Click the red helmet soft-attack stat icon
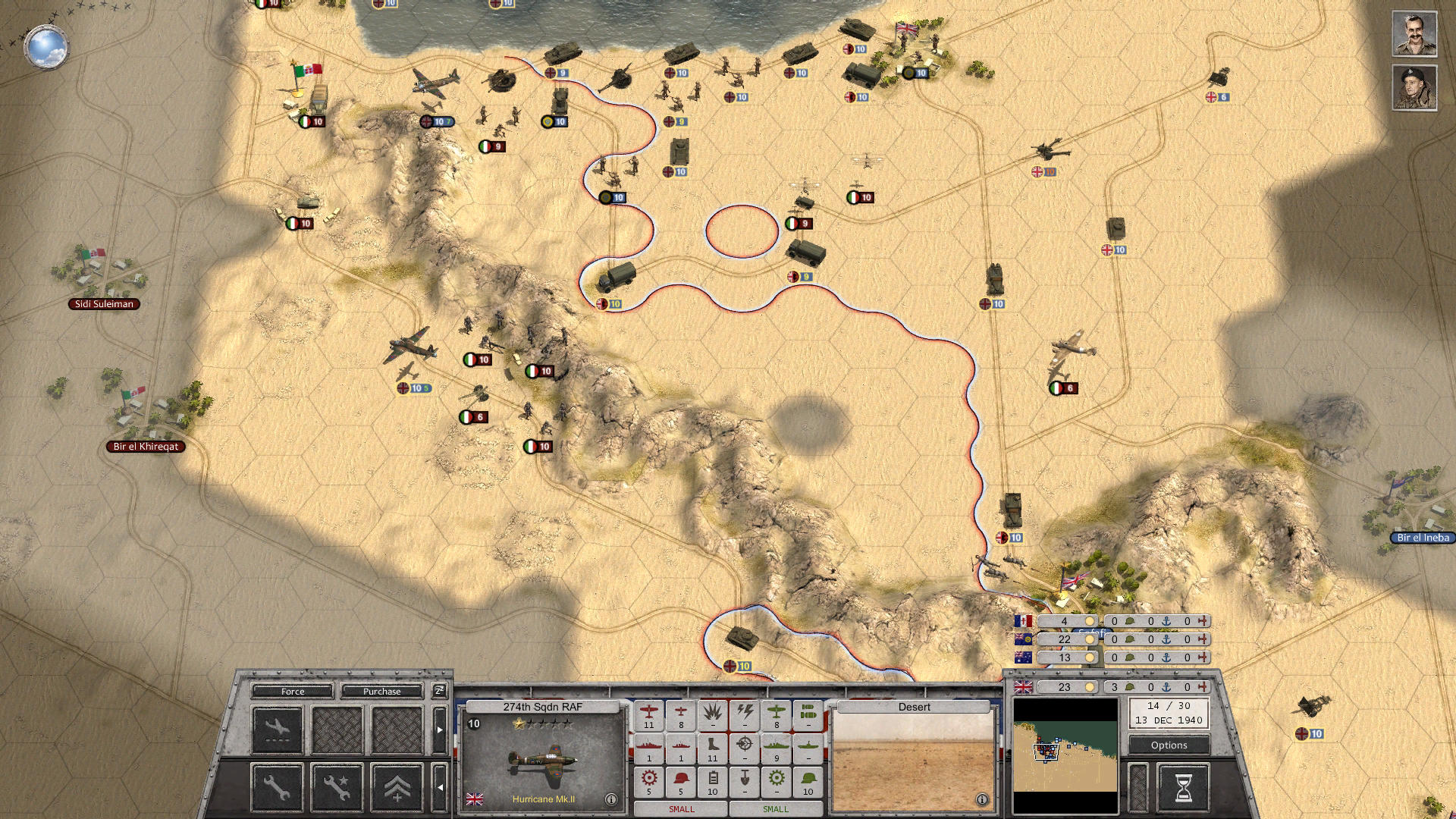This screenshot has height=819, width=1456. (x=681, y=780)
